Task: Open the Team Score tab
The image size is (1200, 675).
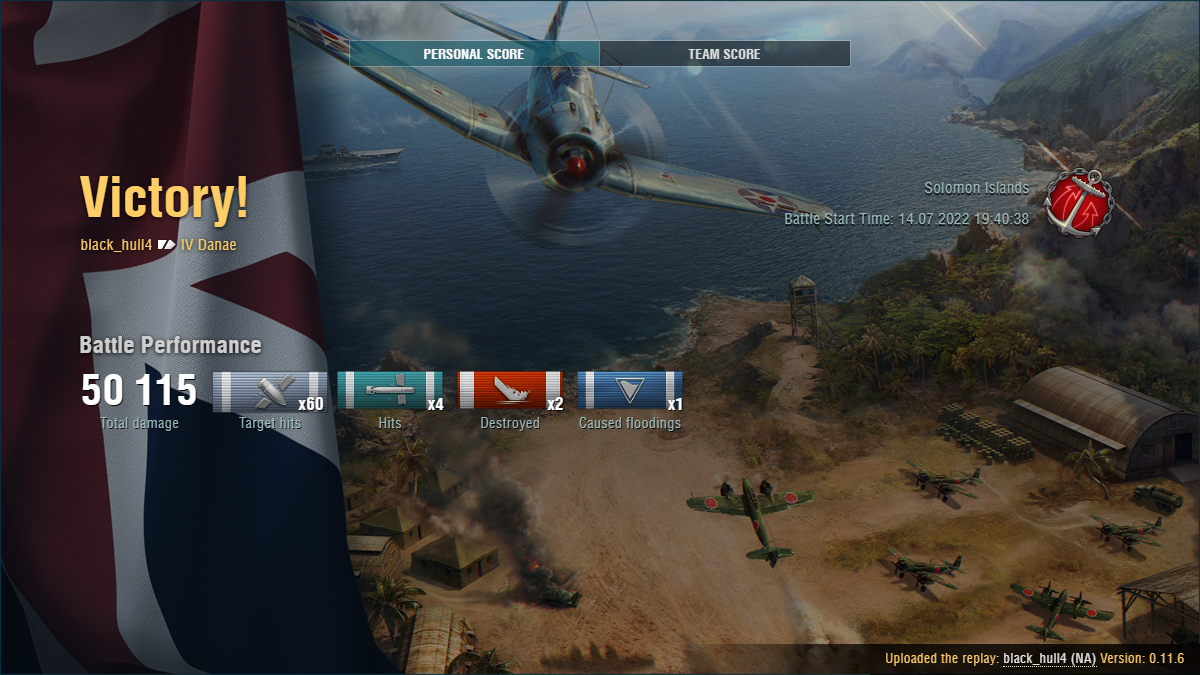Action: (x=724, y=54)
